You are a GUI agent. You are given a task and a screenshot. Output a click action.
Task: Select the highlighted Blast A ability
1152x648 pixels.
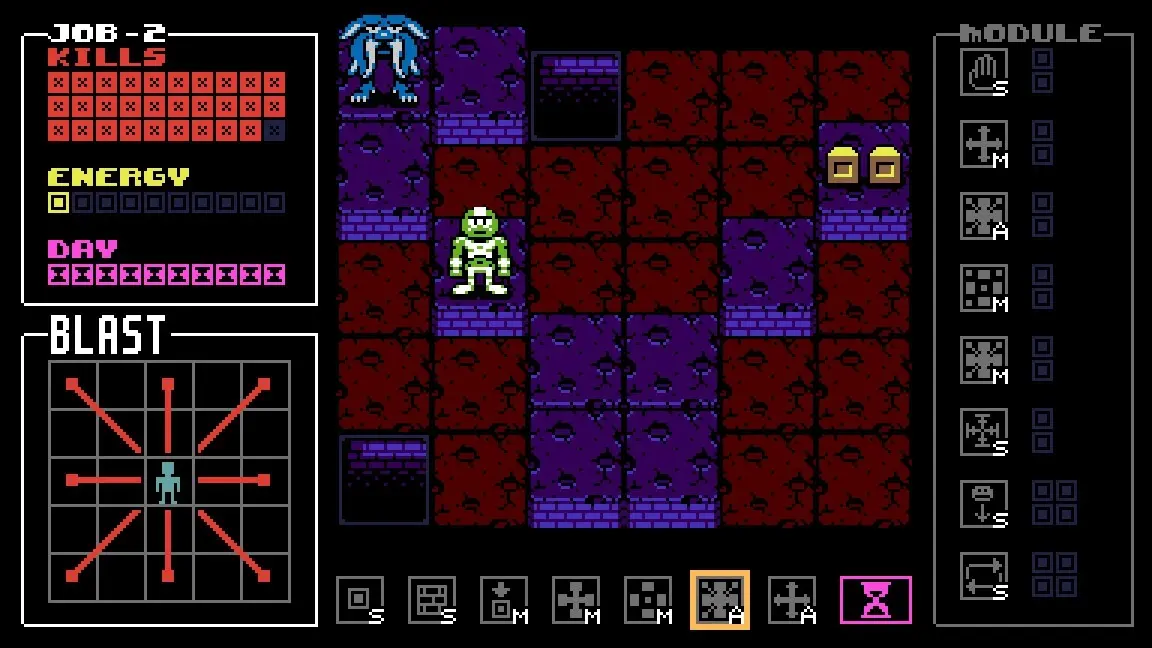pos(719,600)
